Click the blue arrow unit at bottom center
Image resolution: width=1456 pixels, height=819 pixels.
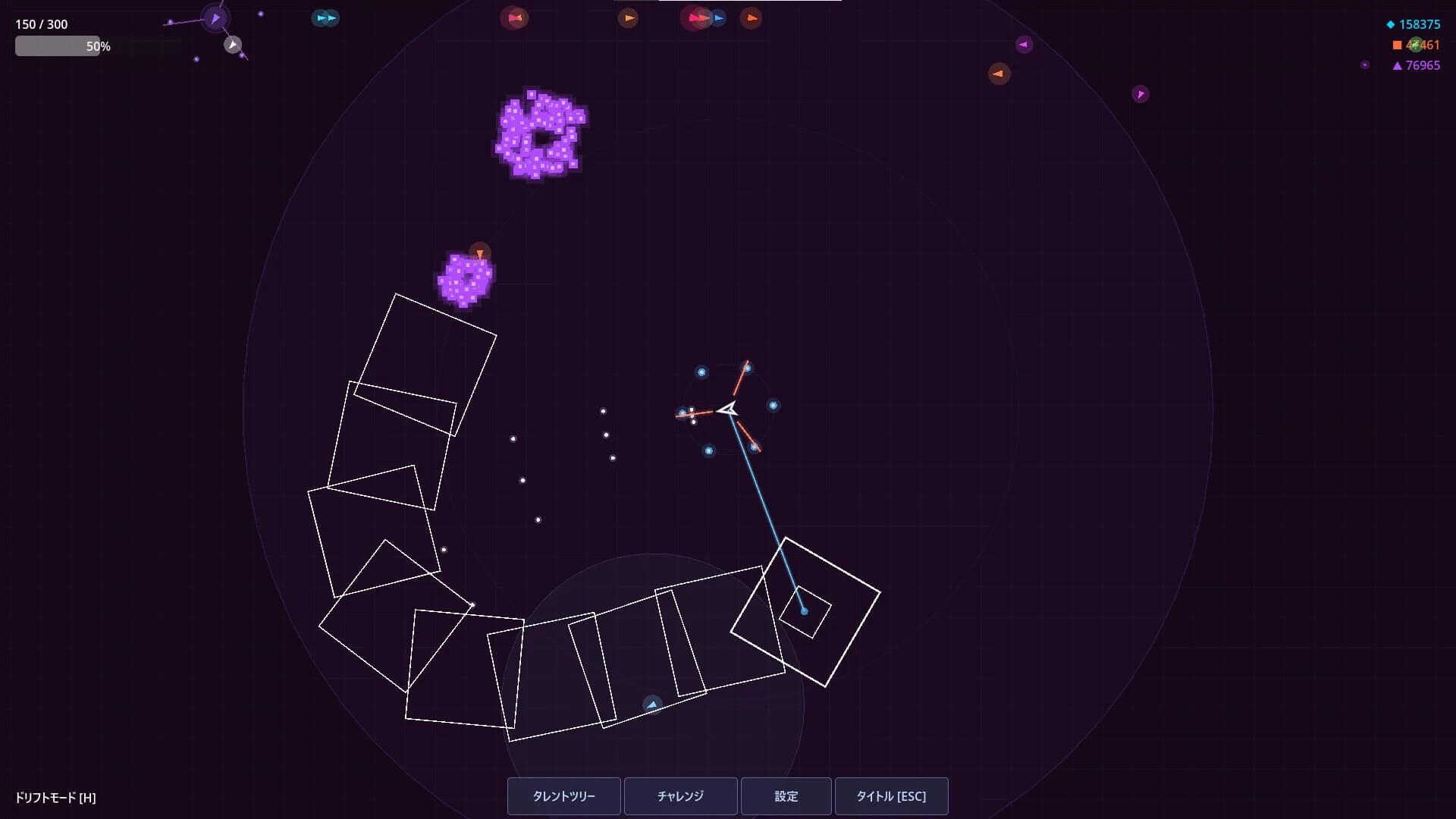point(651,704)
